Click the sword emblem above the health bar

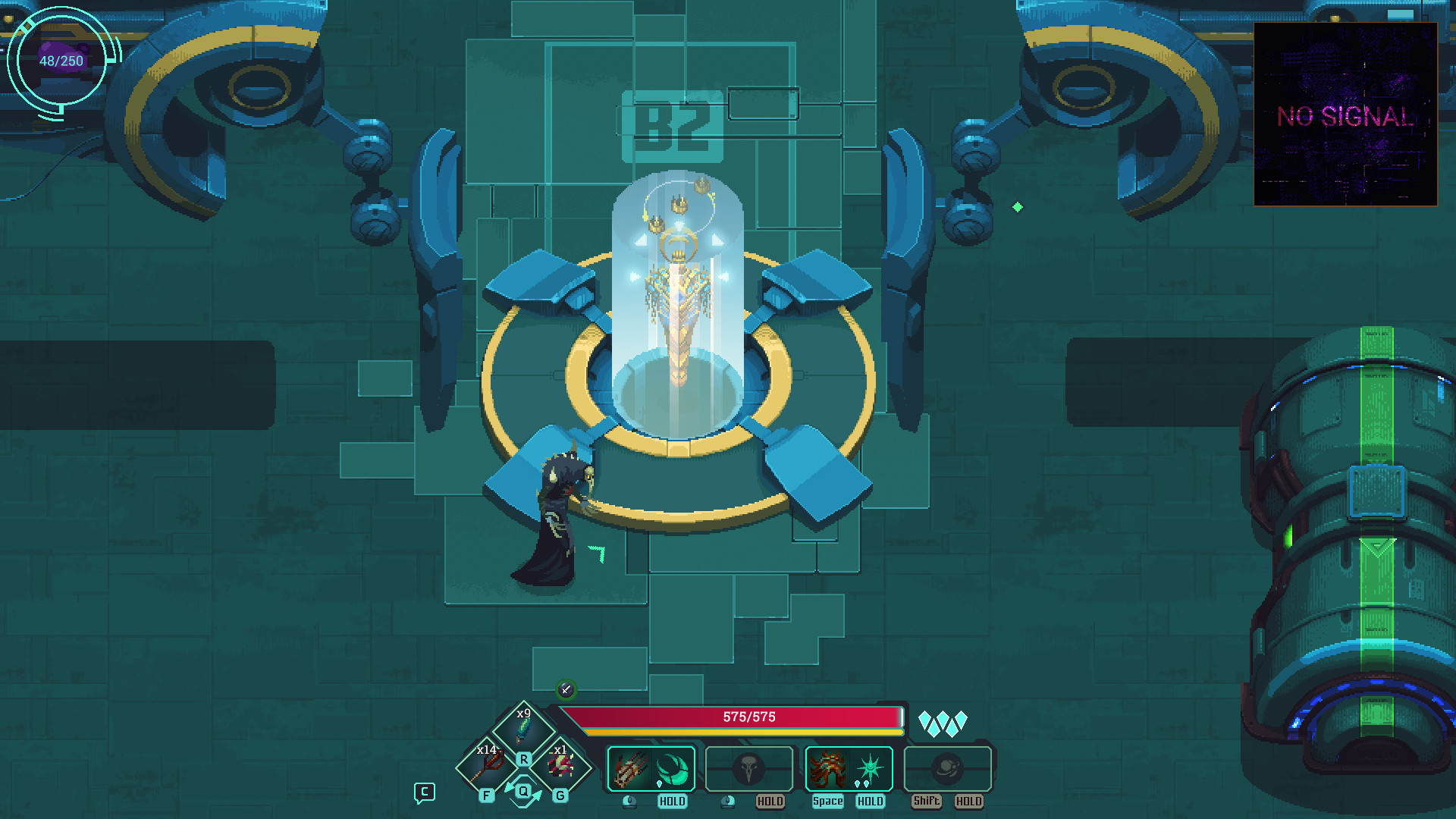click(x=566, y=691)
